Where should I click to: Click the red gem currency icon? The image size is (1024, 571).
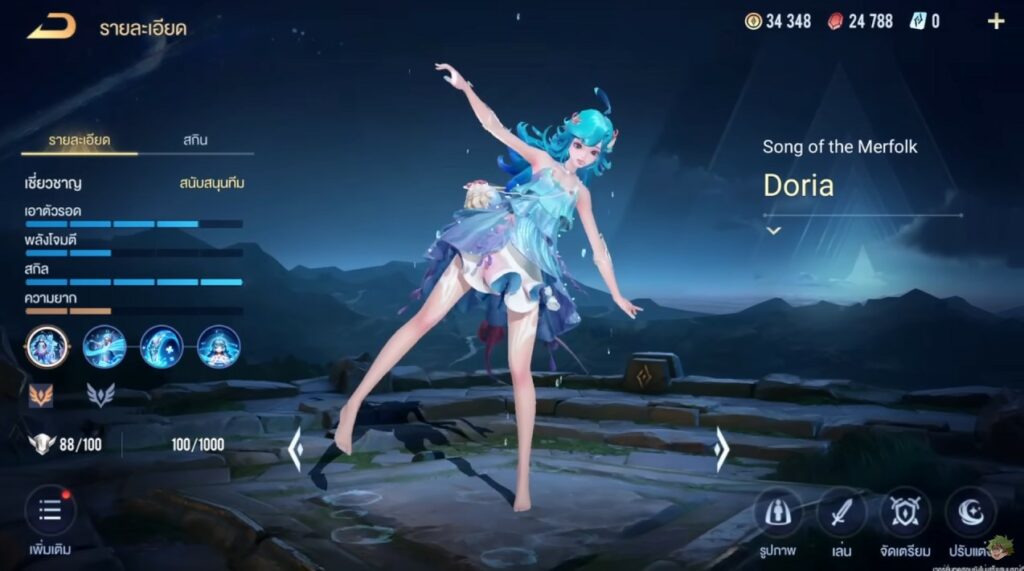point(835,21)
